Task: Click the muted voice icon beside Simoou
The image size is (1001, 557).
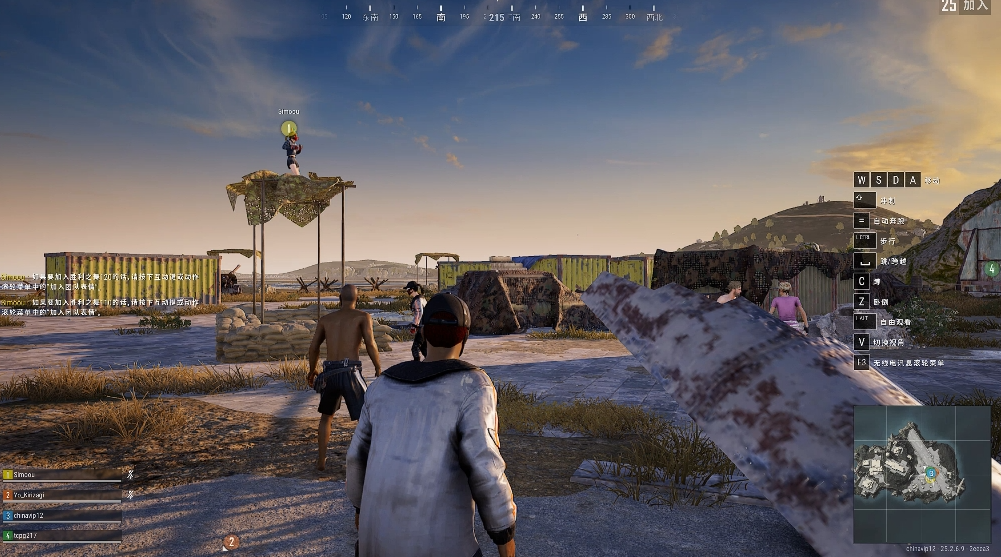Action: pyautogui.click(x=130, y=474)
